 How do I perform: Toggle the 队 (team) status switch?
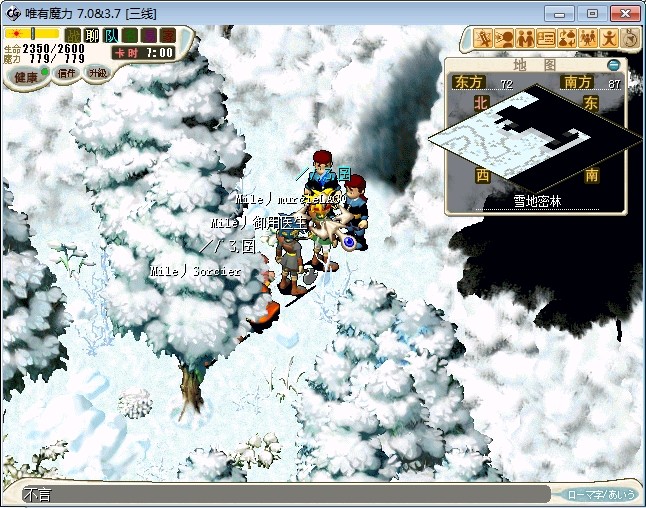click(x=111, y=36)
